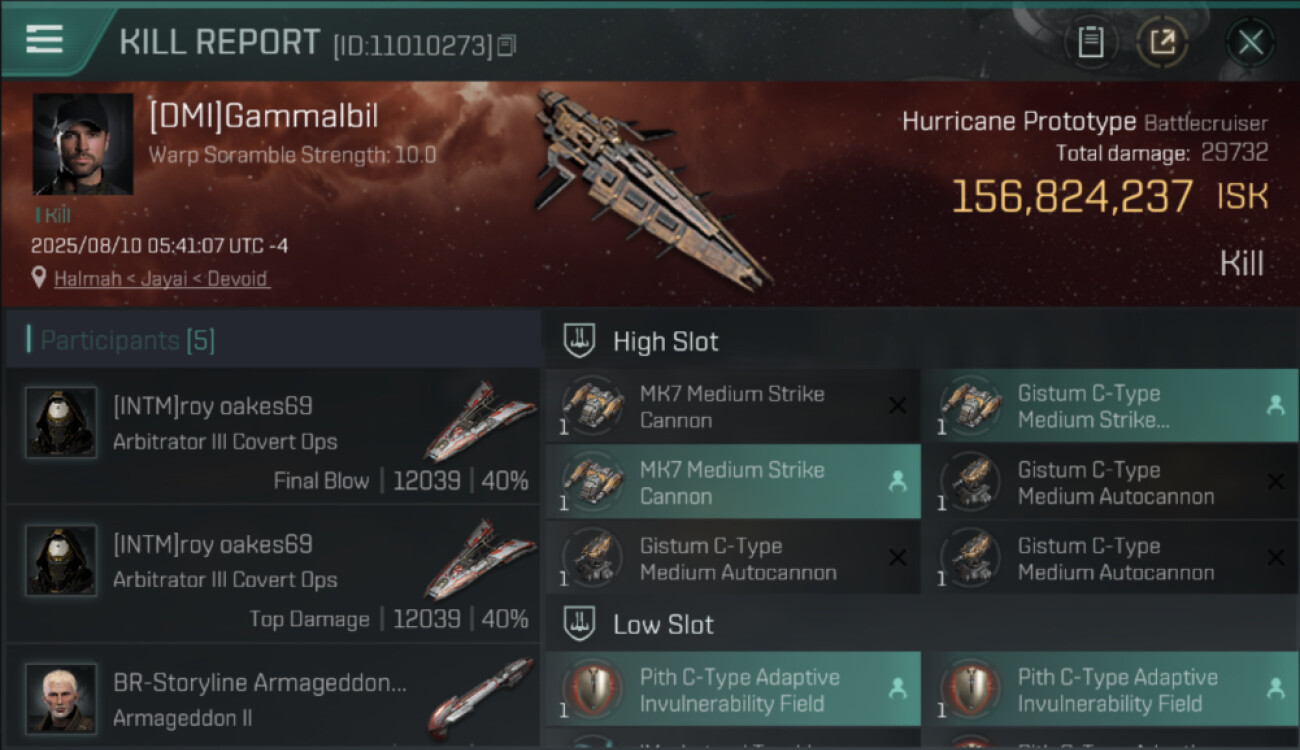Open the BR-Storyline Armageddon participant entry
Image resolution: width=1300 pixels, height=750 pixels.
click(272, 699)
